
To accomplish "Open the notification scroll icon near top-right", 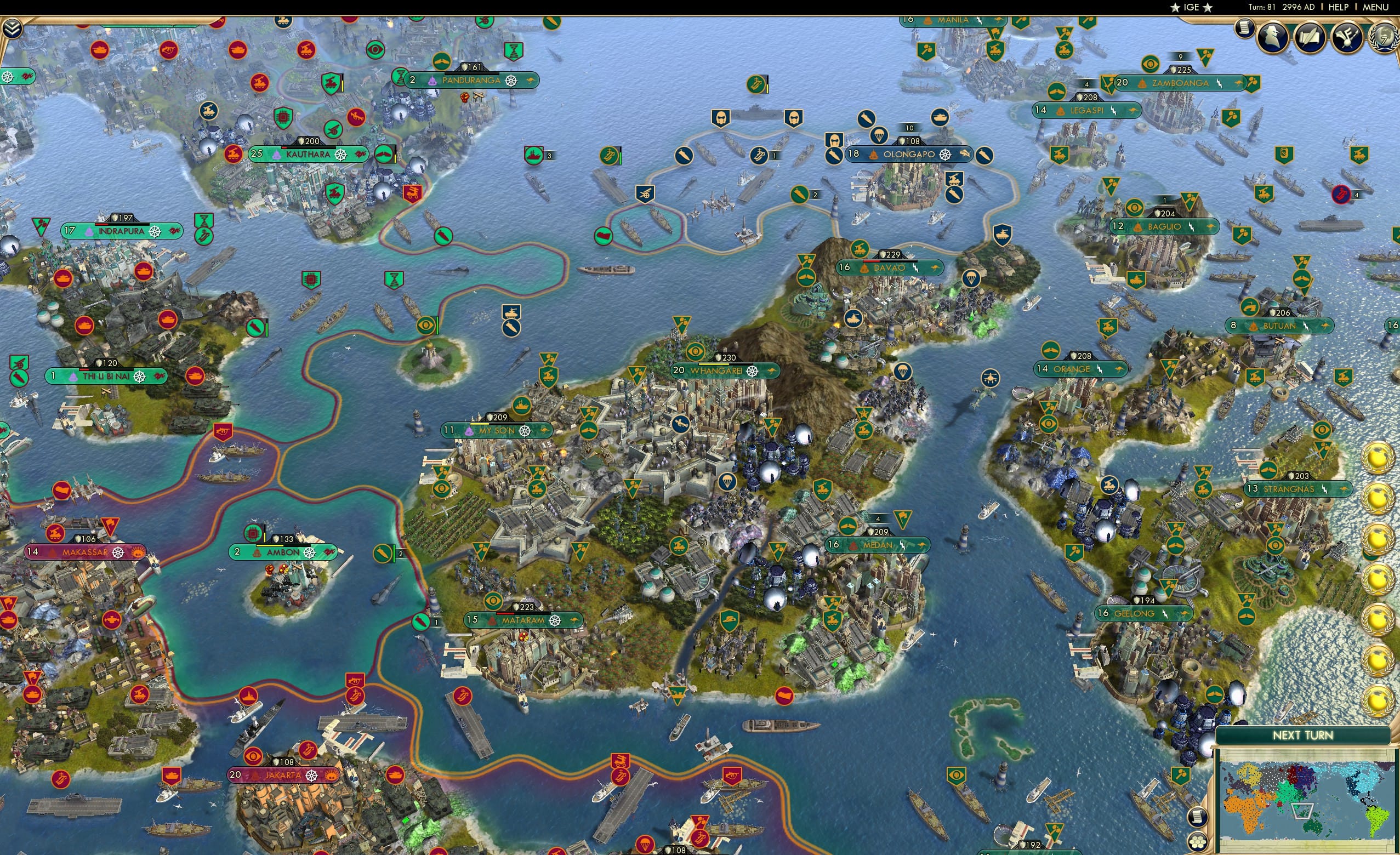I will pyautogui.click(x=1244, y=31).
